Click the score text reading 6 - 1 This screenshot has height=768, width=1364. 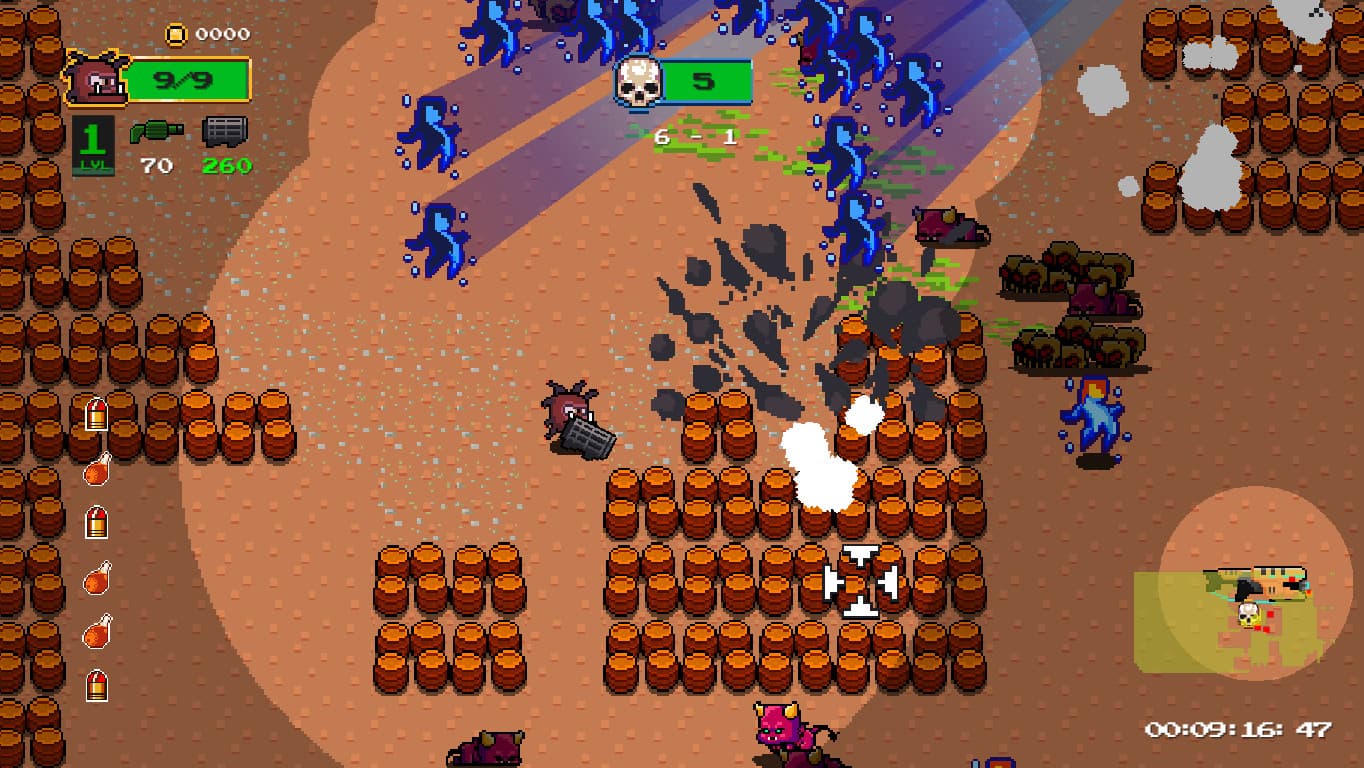click(x=694, y=137)
